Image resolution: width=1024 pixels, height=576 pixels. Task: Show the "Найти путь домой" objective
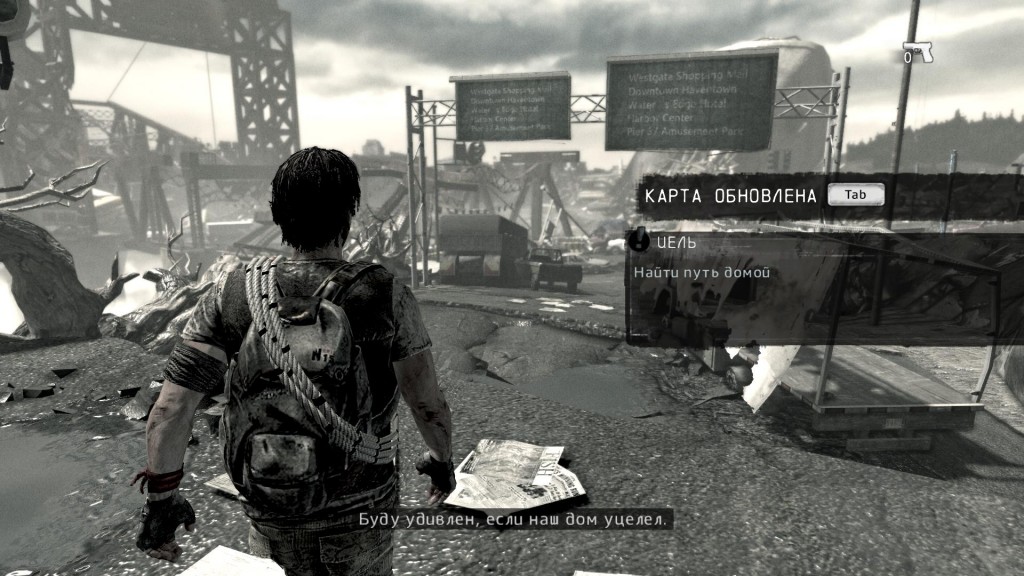(x=701, y=272)
